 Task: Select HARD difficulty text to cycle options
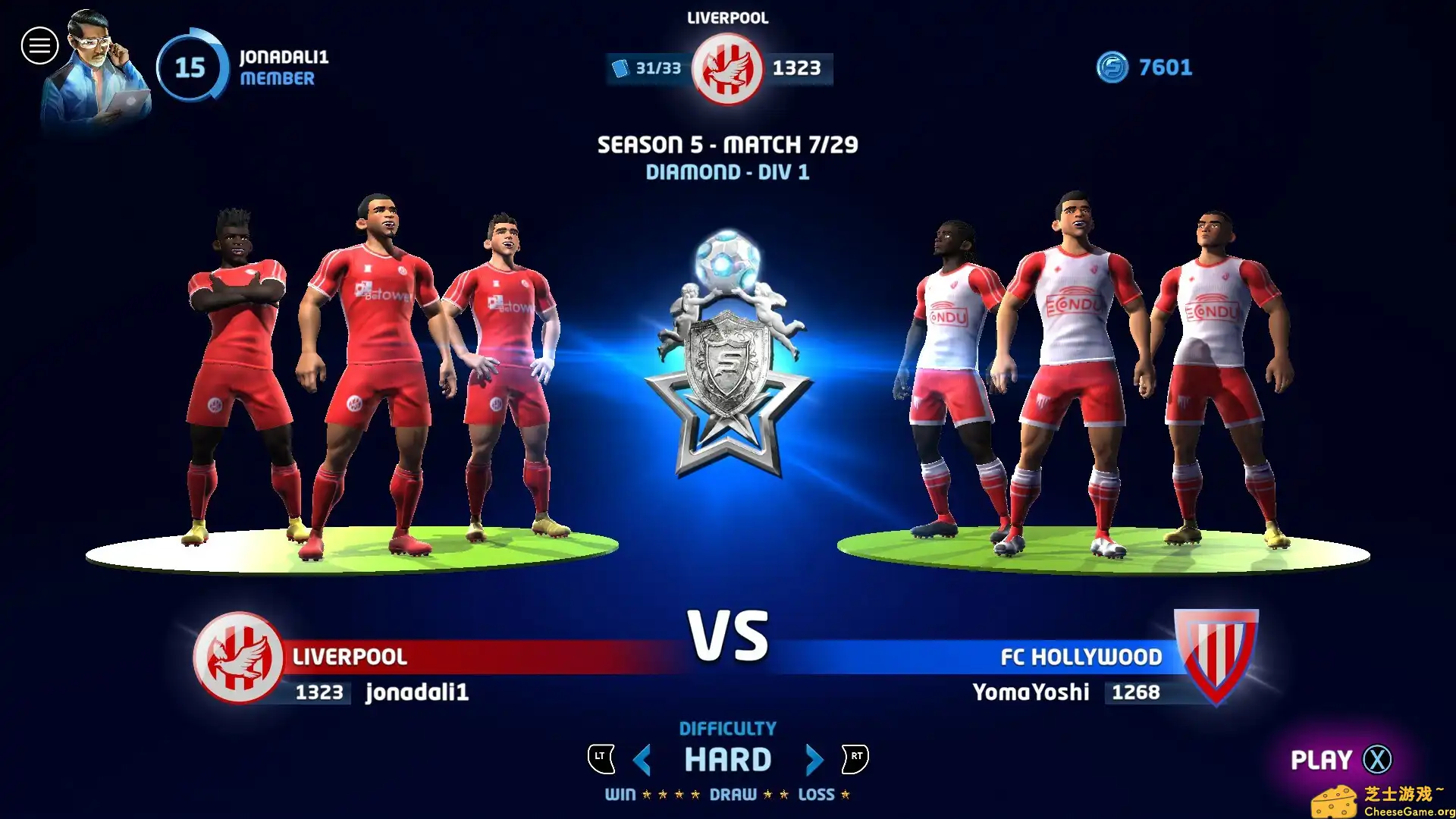(728, 758)
